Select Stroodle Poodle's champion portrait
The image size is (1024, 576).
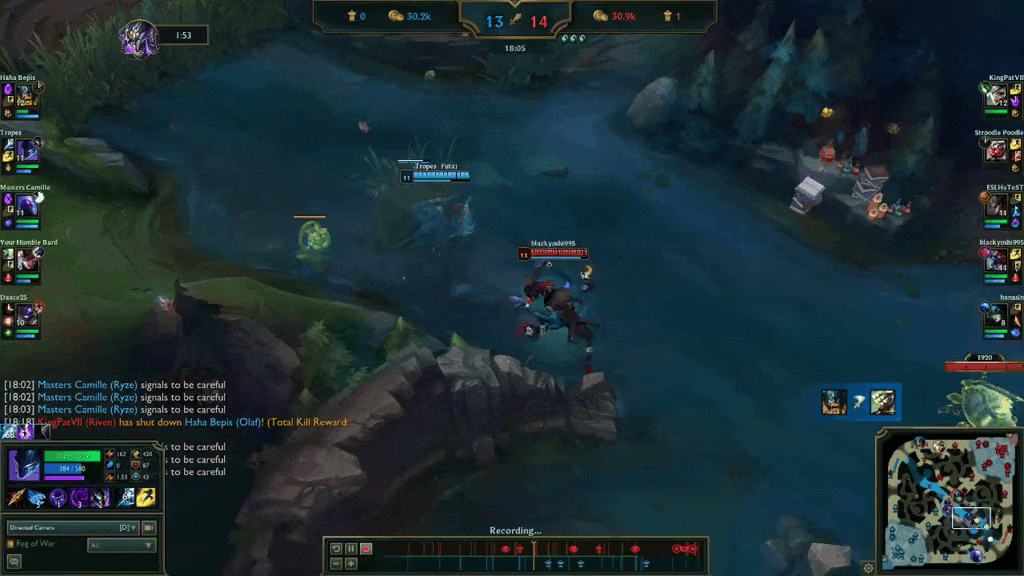pos(997,150)
